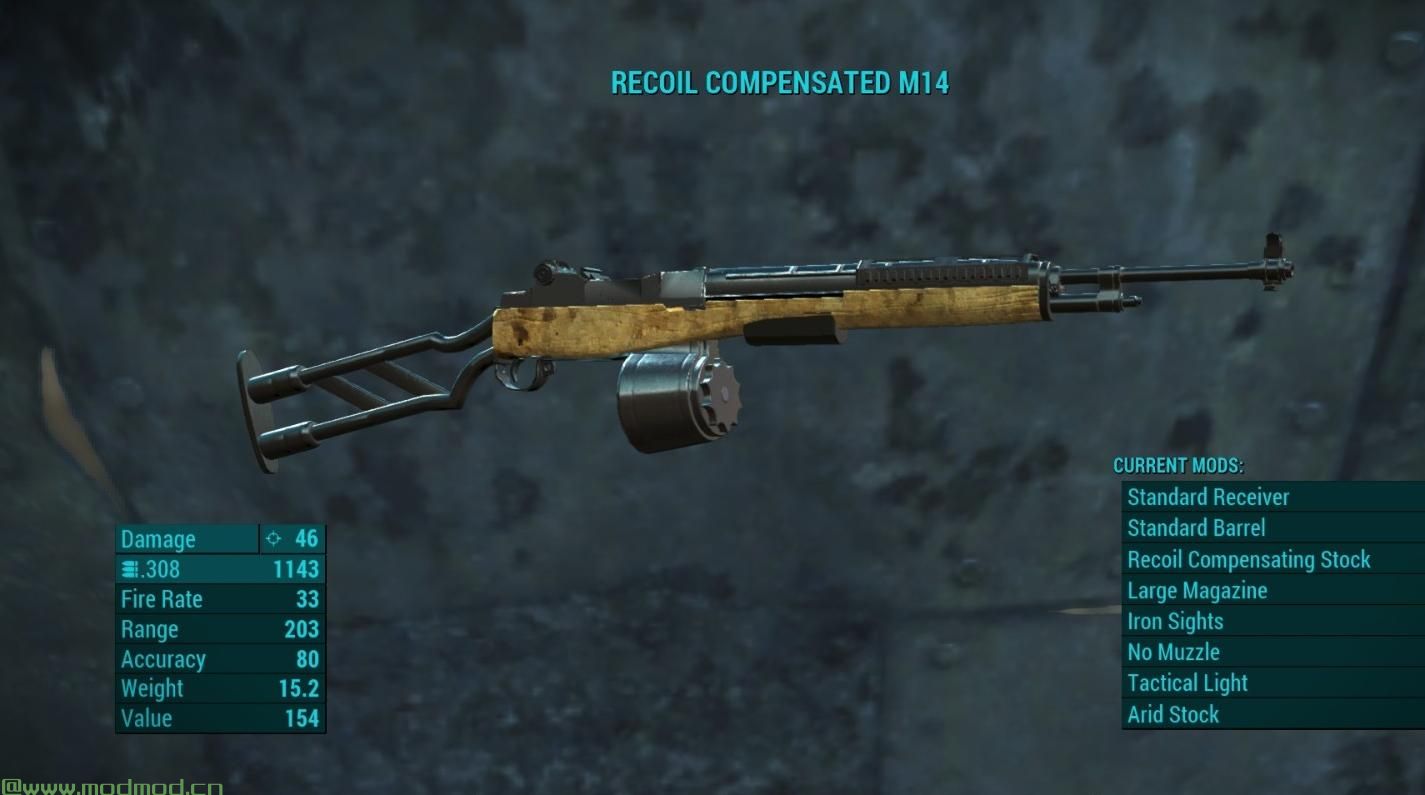Select the .308 ammo icon
Screen dimensions: 1425x795
click(x=130, y=568)
